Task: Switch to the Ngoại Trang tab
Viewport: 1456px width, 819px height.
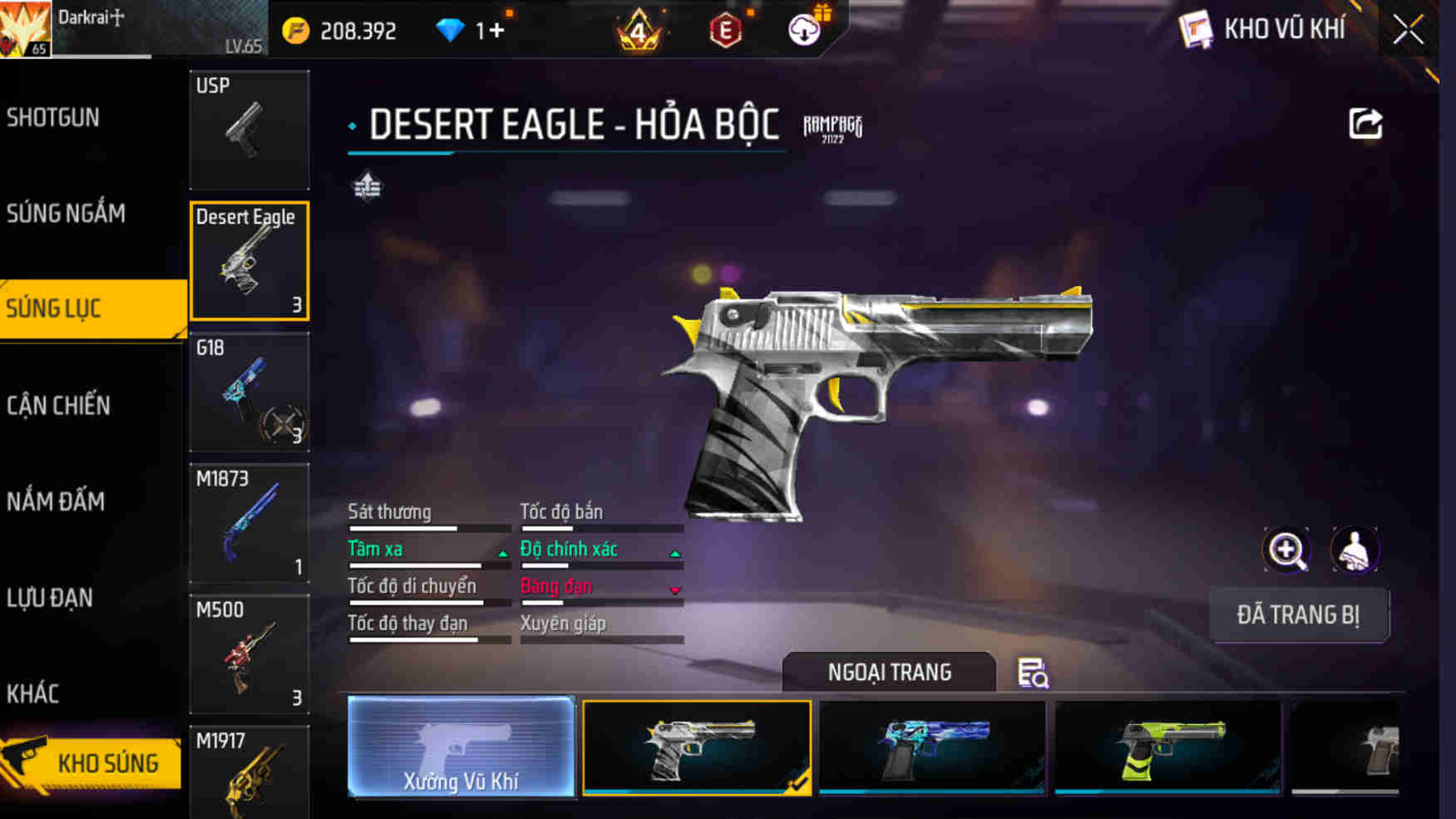Action: (x=889, y=673)
